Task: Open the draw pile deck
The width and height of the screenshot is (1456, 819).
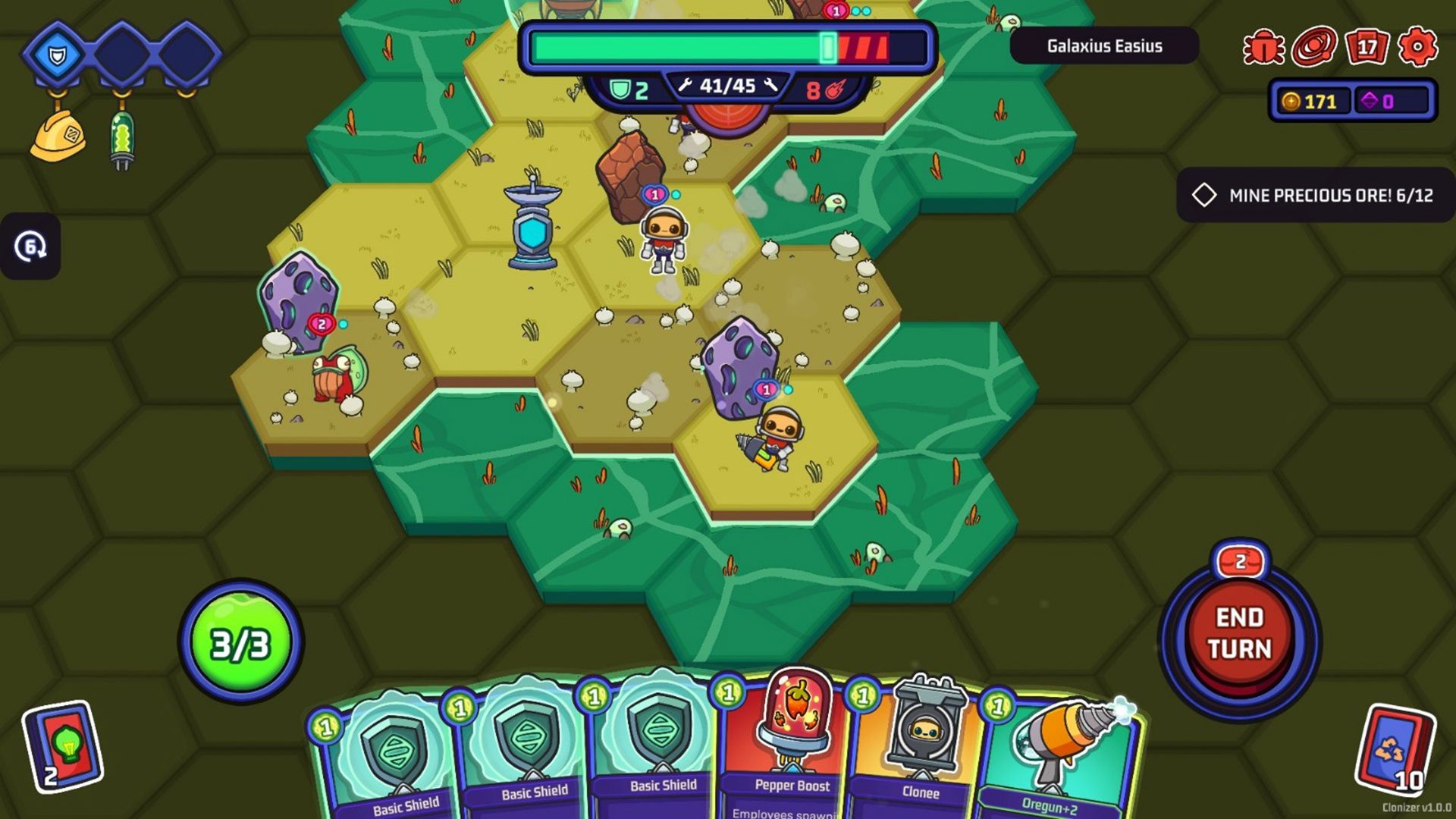Action: point(63,747)
